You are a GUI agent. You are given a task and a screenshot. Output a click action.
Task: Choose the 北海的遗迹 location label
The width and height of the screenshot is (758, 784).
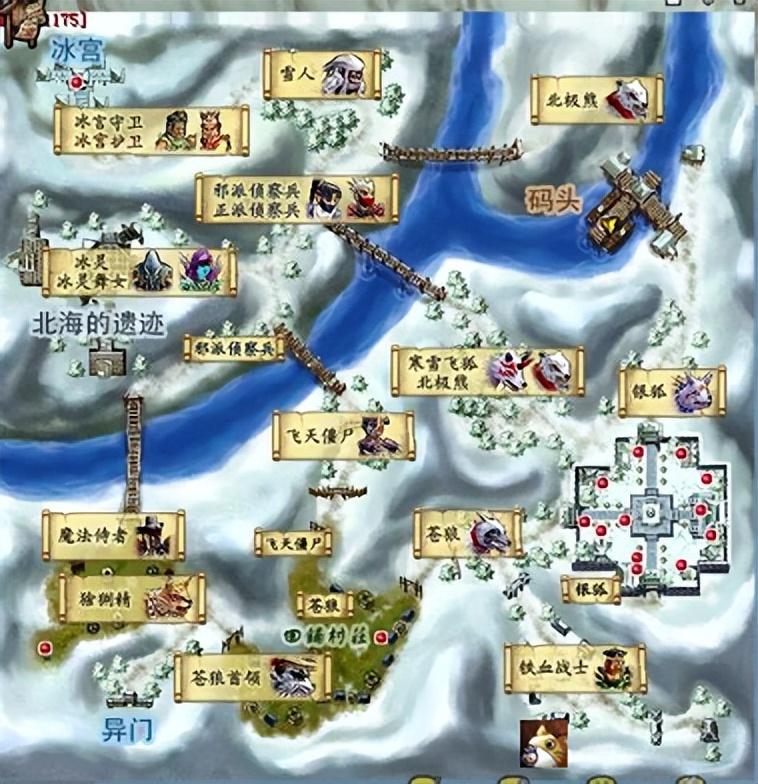[x=98, y=323]
